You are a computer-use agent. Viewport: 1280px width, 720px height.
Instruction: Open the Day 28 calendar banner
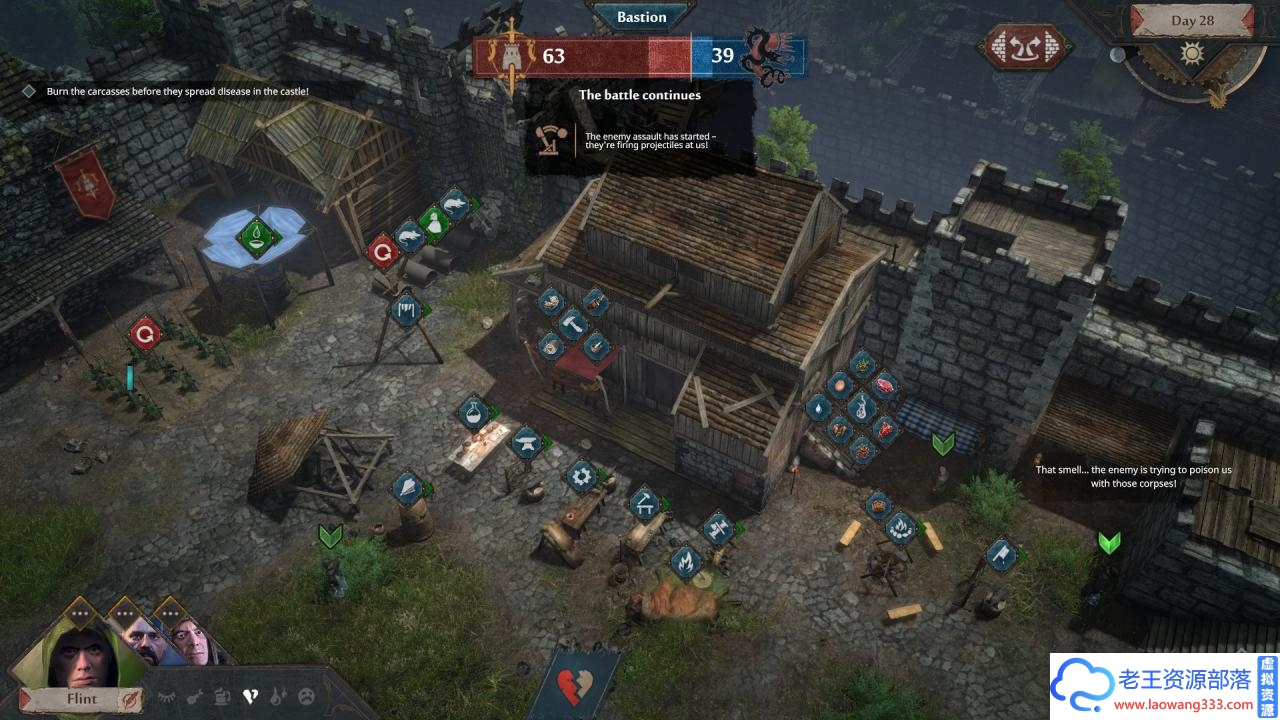click(1191, 21)
